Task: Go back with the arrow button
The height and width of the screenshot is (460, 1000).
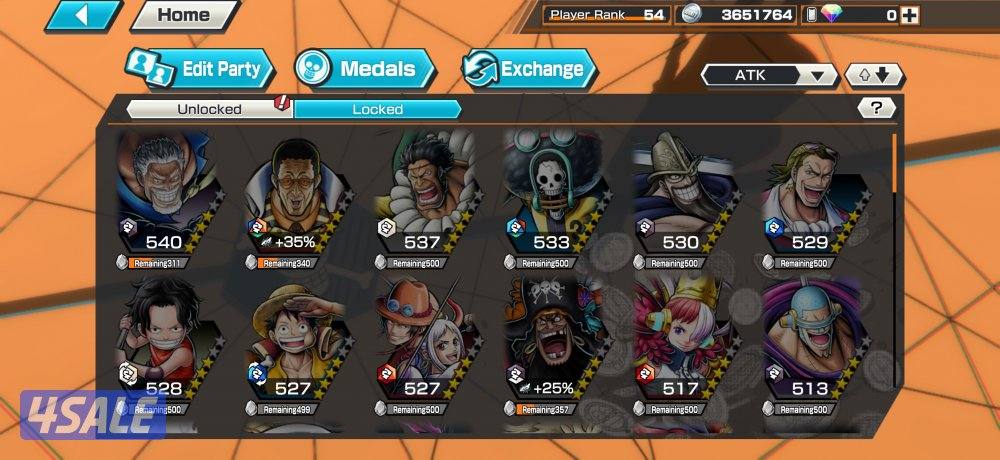Action: [82, 15]
